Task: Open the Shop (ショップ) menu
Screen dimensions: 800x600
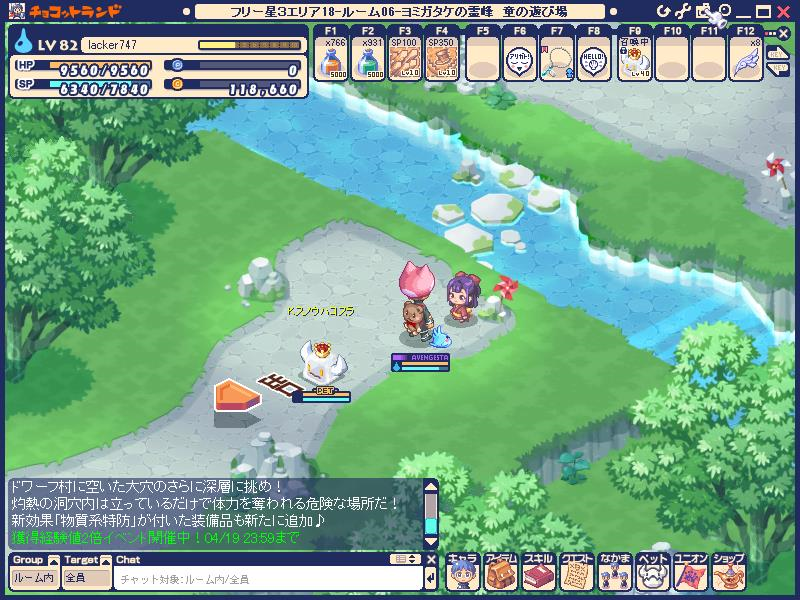Action: pos(729,575)
